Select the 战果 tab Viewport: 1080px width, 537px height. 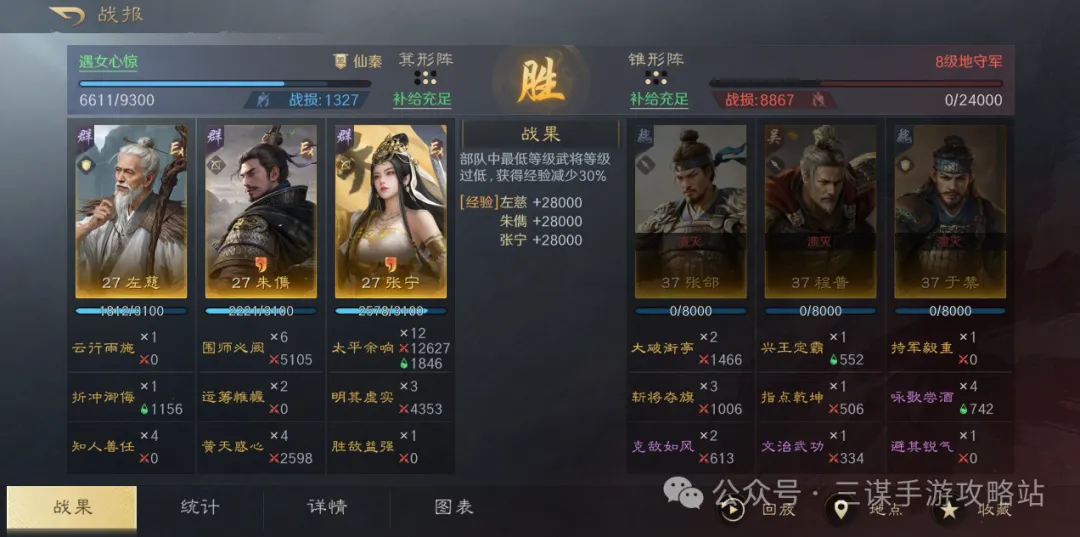tap(72, 507)
